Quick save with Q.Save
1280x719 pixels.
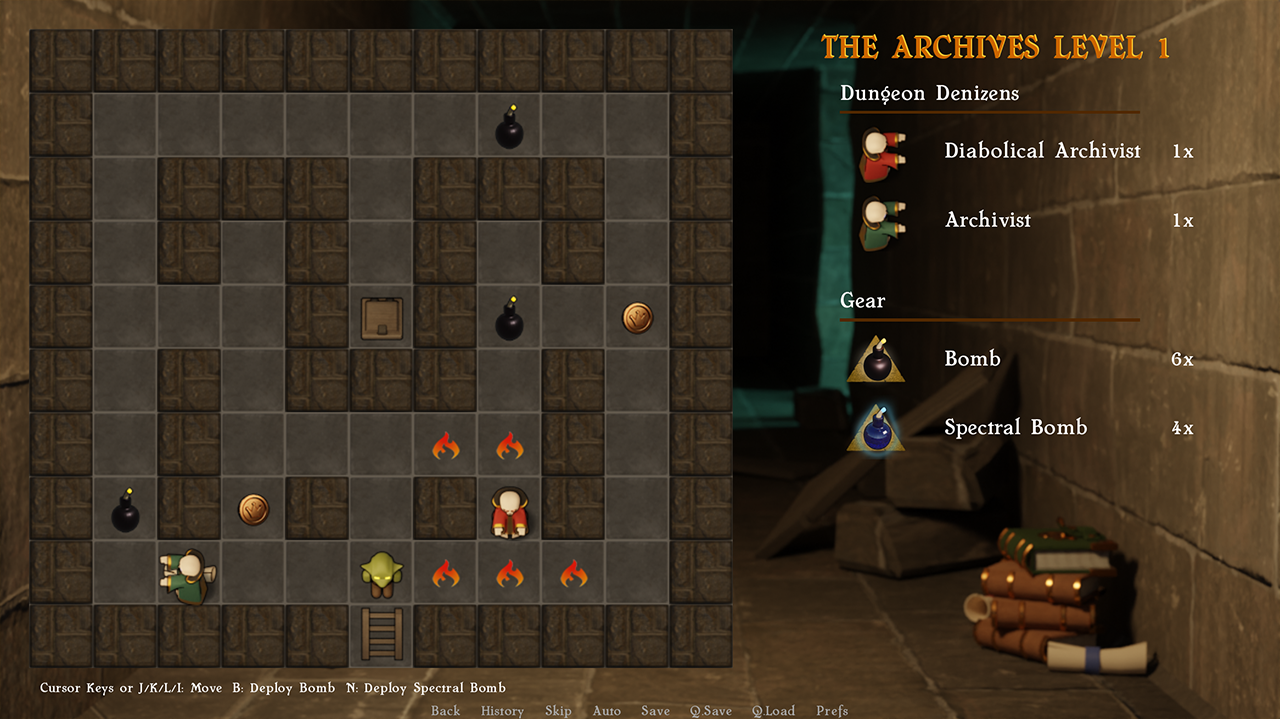[x=710, y=711]
